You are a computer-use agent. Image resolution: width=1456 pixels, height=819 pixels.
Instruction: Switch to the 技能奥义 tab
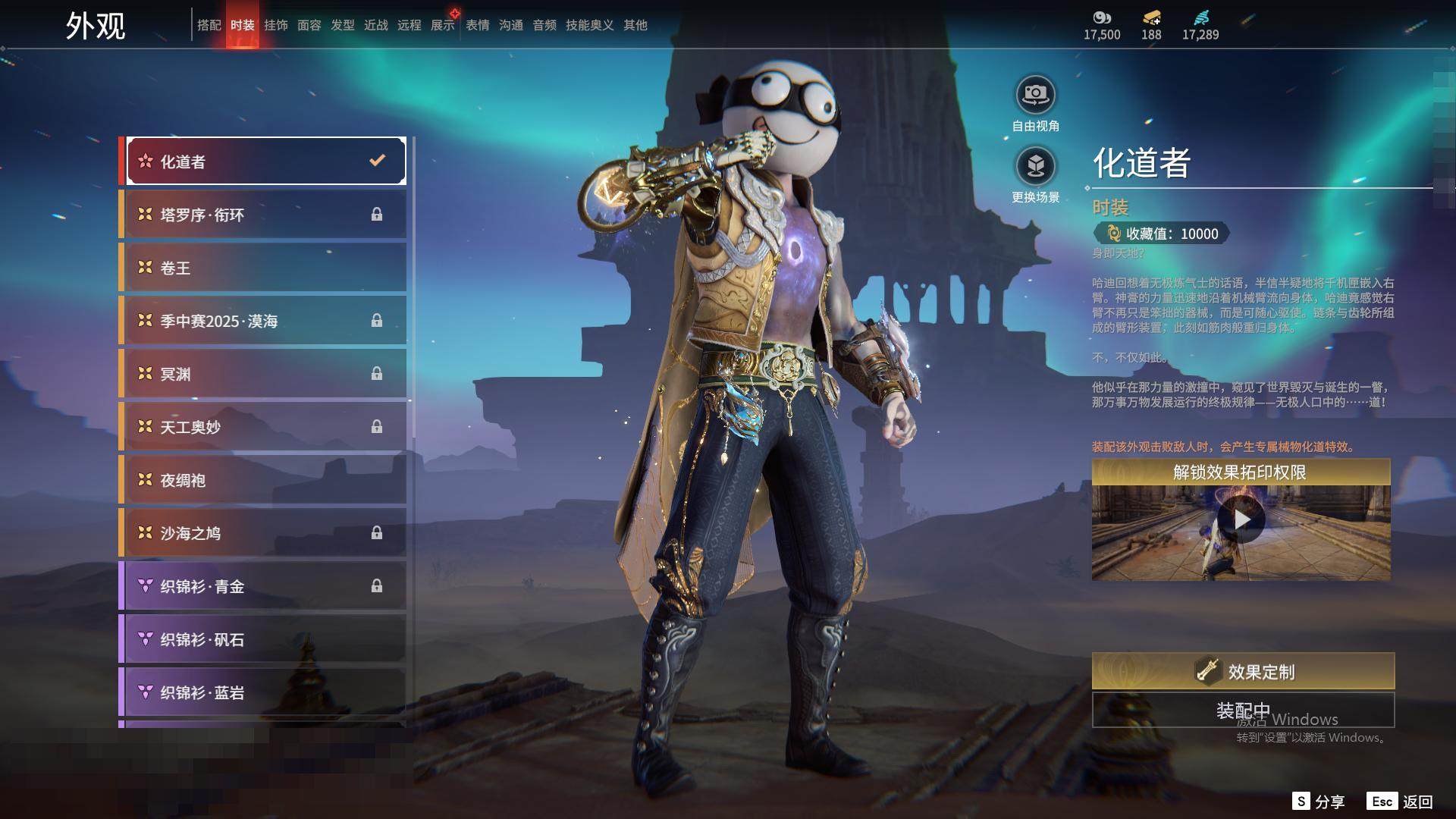(589, 25)
